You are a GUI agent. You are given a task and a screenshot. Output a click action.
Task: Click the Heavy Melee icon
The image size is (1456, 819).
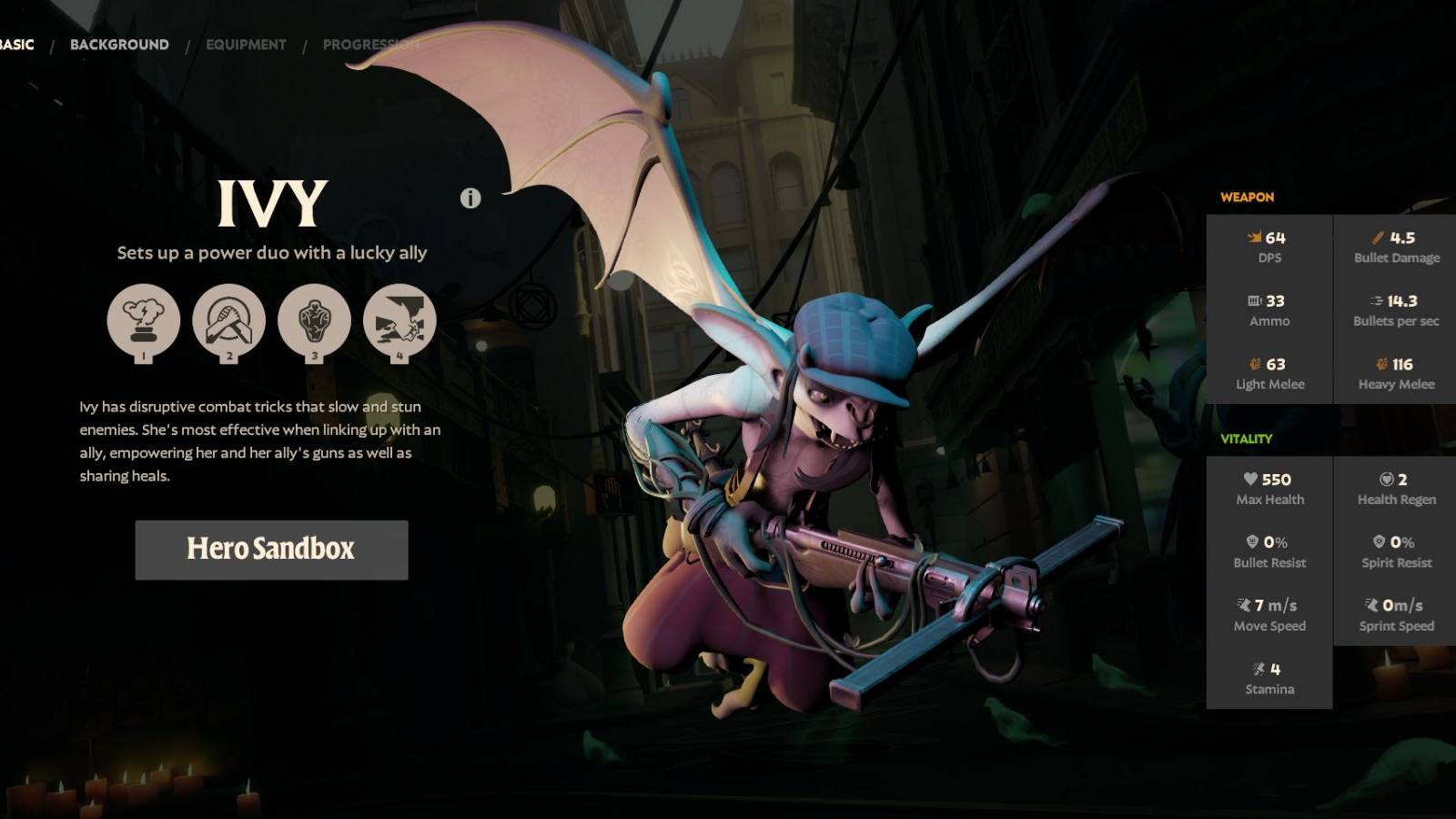pos(1384,362)
